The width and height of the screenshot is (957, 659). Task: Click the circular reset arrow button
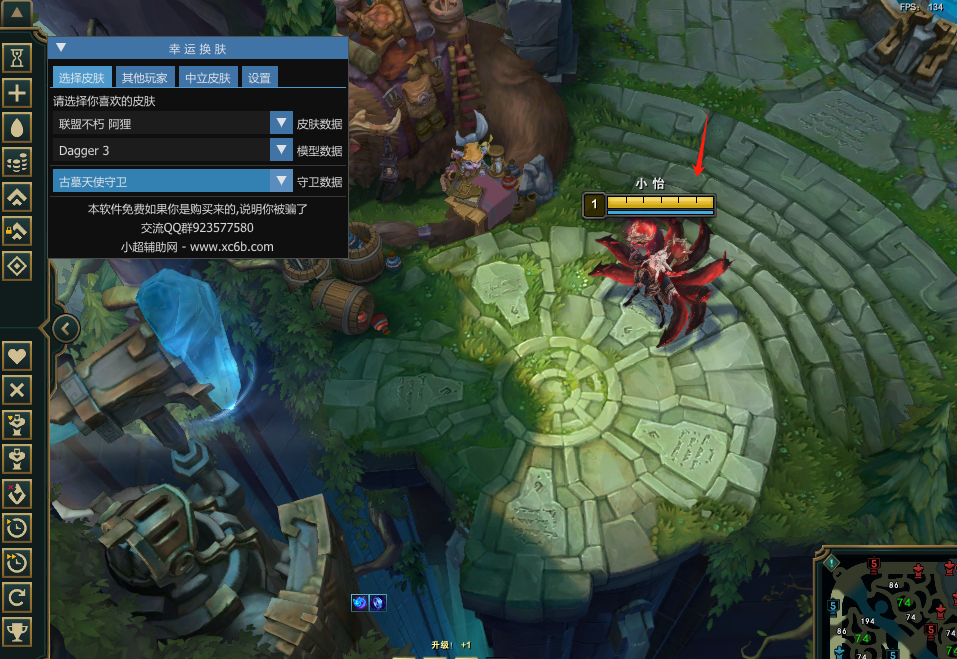tap(17, 597)
